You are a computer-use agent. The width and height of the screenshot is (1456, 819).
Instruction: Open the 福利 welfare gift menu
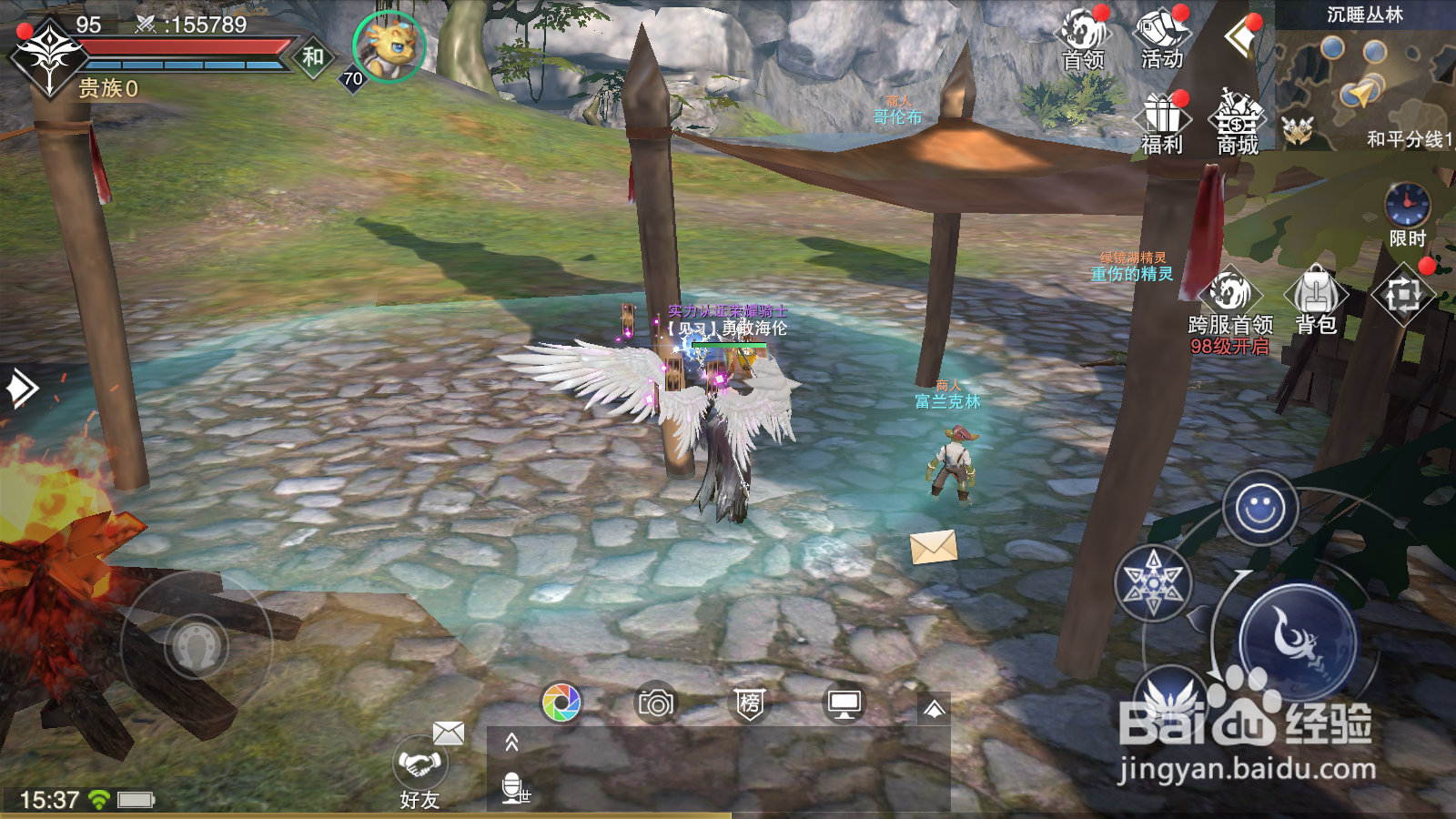(1162, 123)
